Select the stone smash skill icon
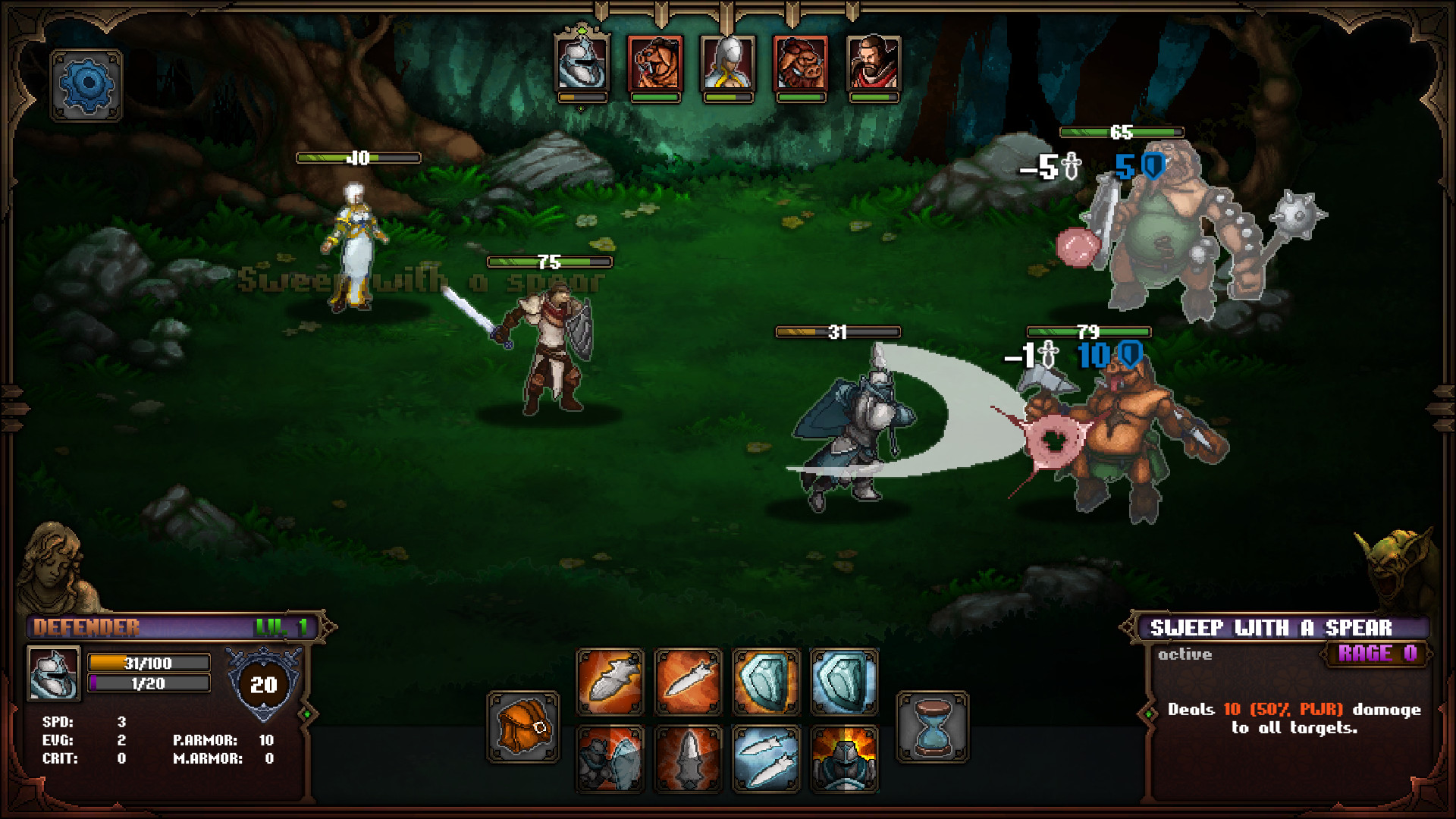The height and width of the screenshot is (819, 1456). coord(613,758)
